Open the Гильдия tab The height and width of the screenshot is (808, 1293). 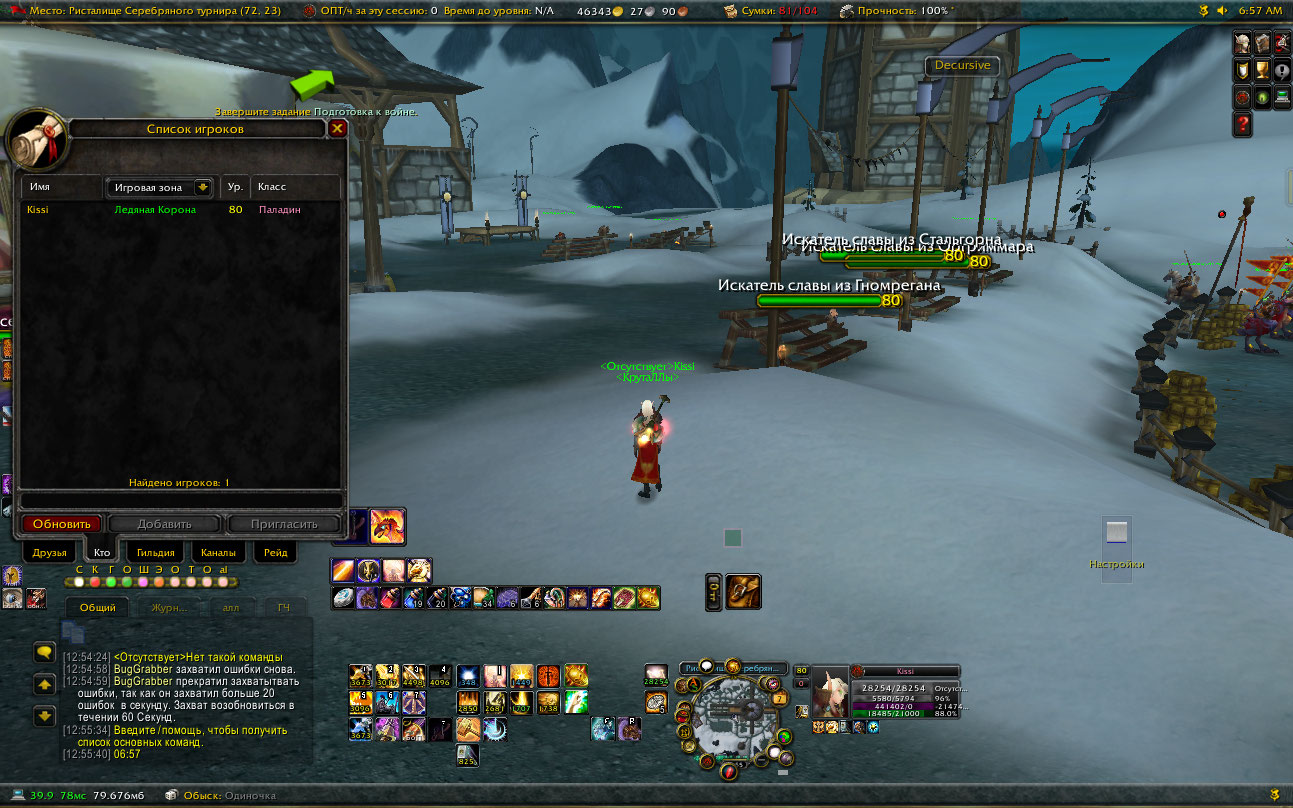[x=156, y=552]
